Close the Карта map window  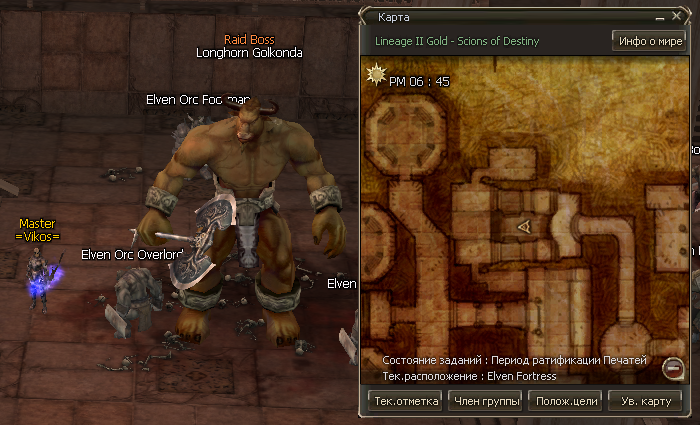pyautogui.click(x=676, y=17)
